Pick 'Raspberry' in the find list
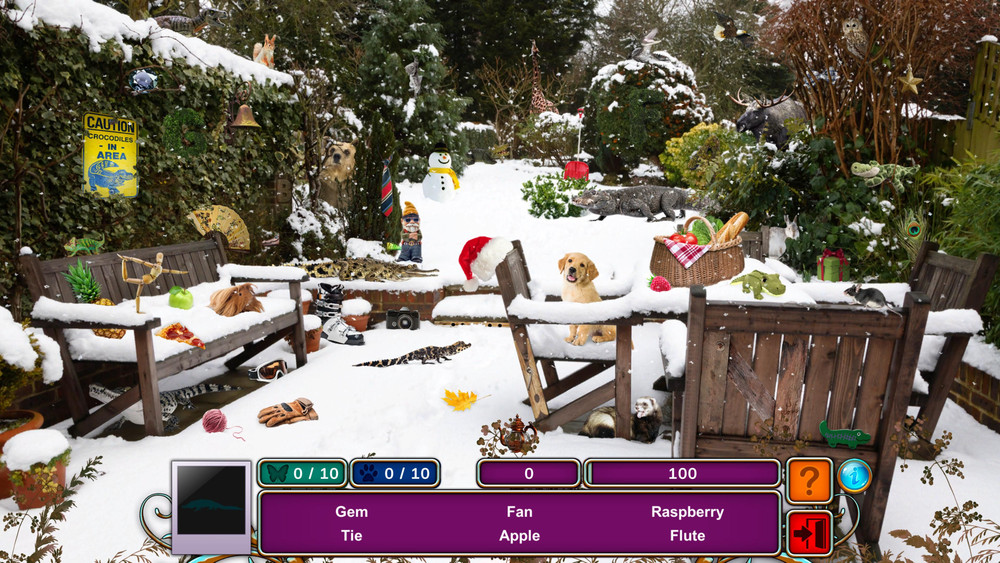This screenshot has width=1000, height=563. tap(687, 511)
